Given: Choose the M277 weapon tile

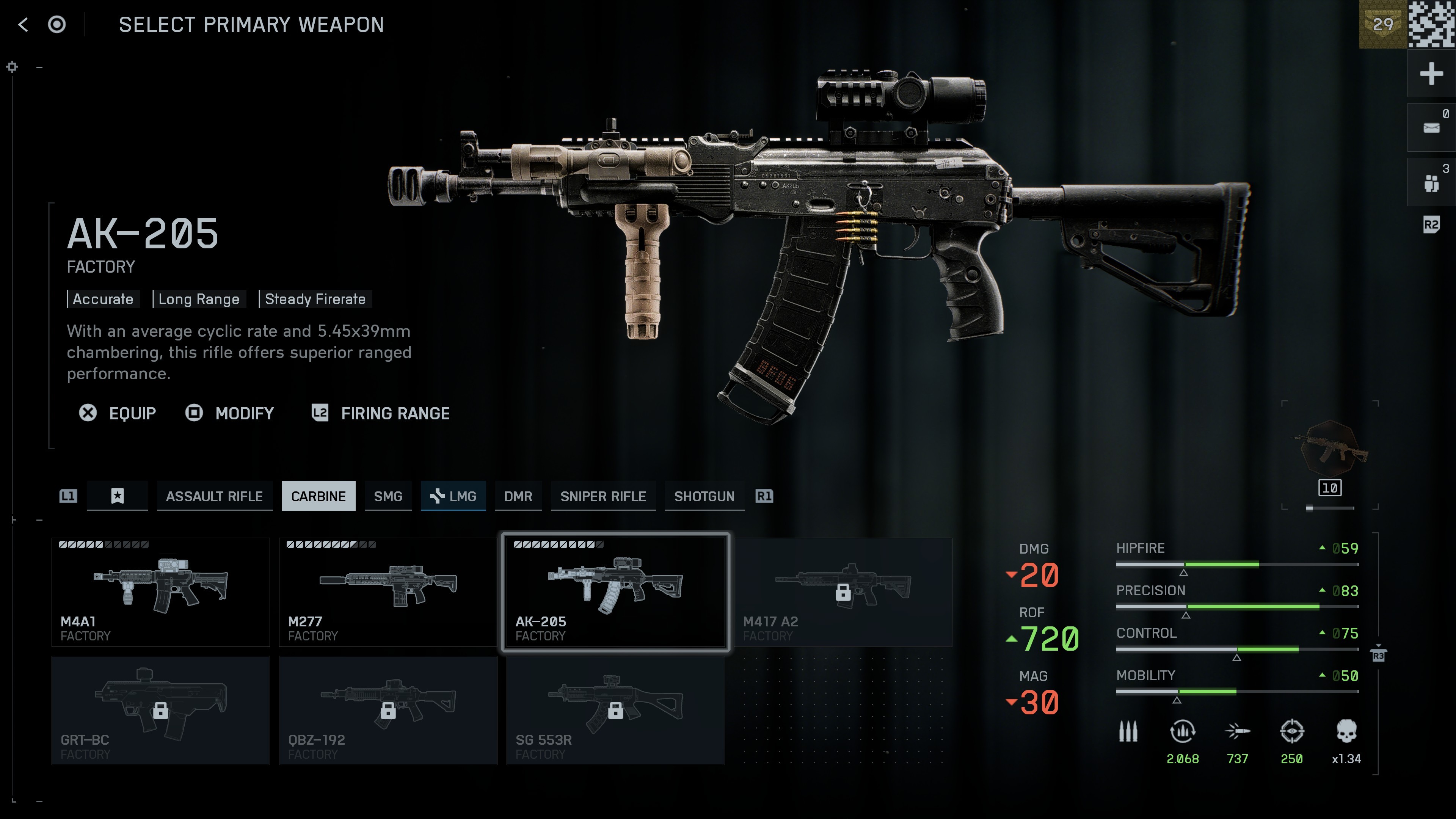Looking at the screenshot, I should coord(388,592).
